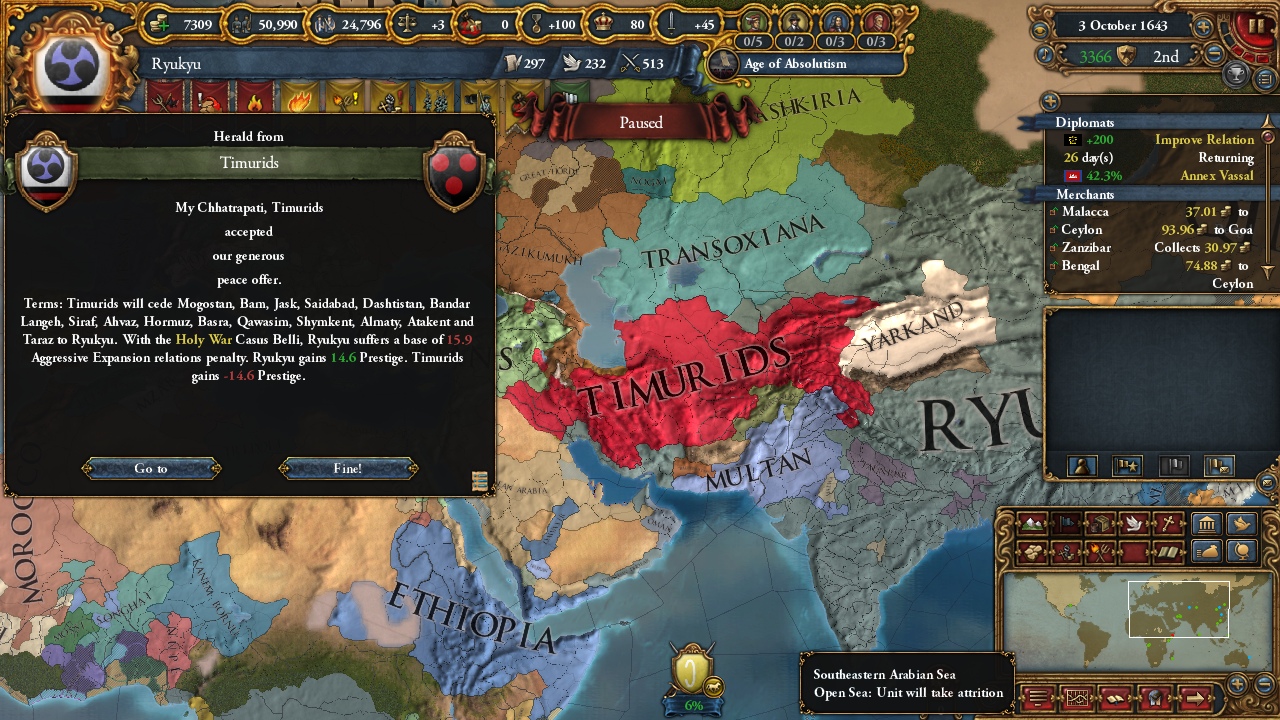The width and height of the screenshot is (1280, 720).
Task: Accept the peace summary with Fine!
Action: click(x=346, y=468)
